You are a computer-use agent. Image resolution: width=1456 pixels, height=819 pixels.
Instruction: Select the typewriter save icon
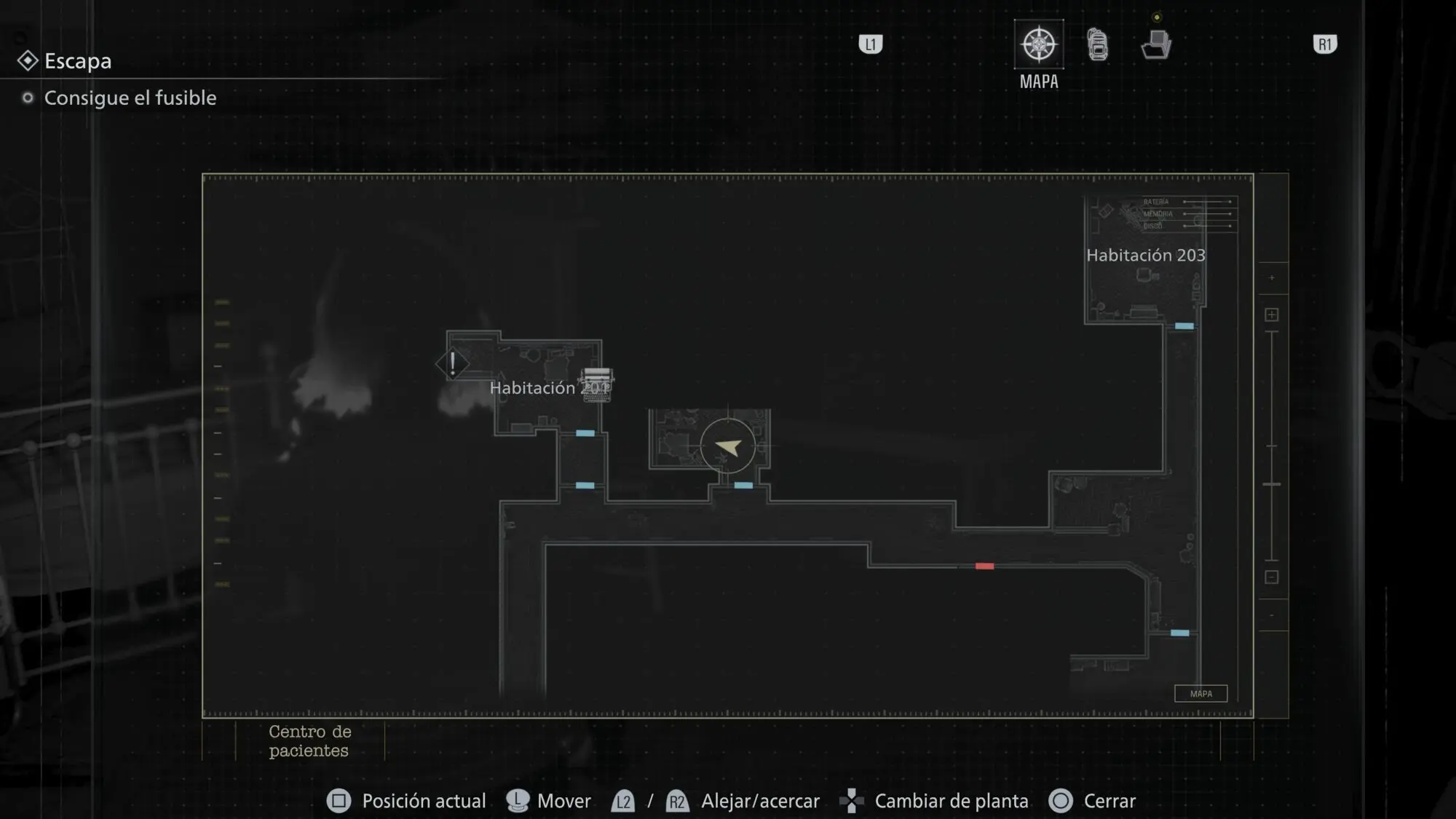click(x=596, y=383)
